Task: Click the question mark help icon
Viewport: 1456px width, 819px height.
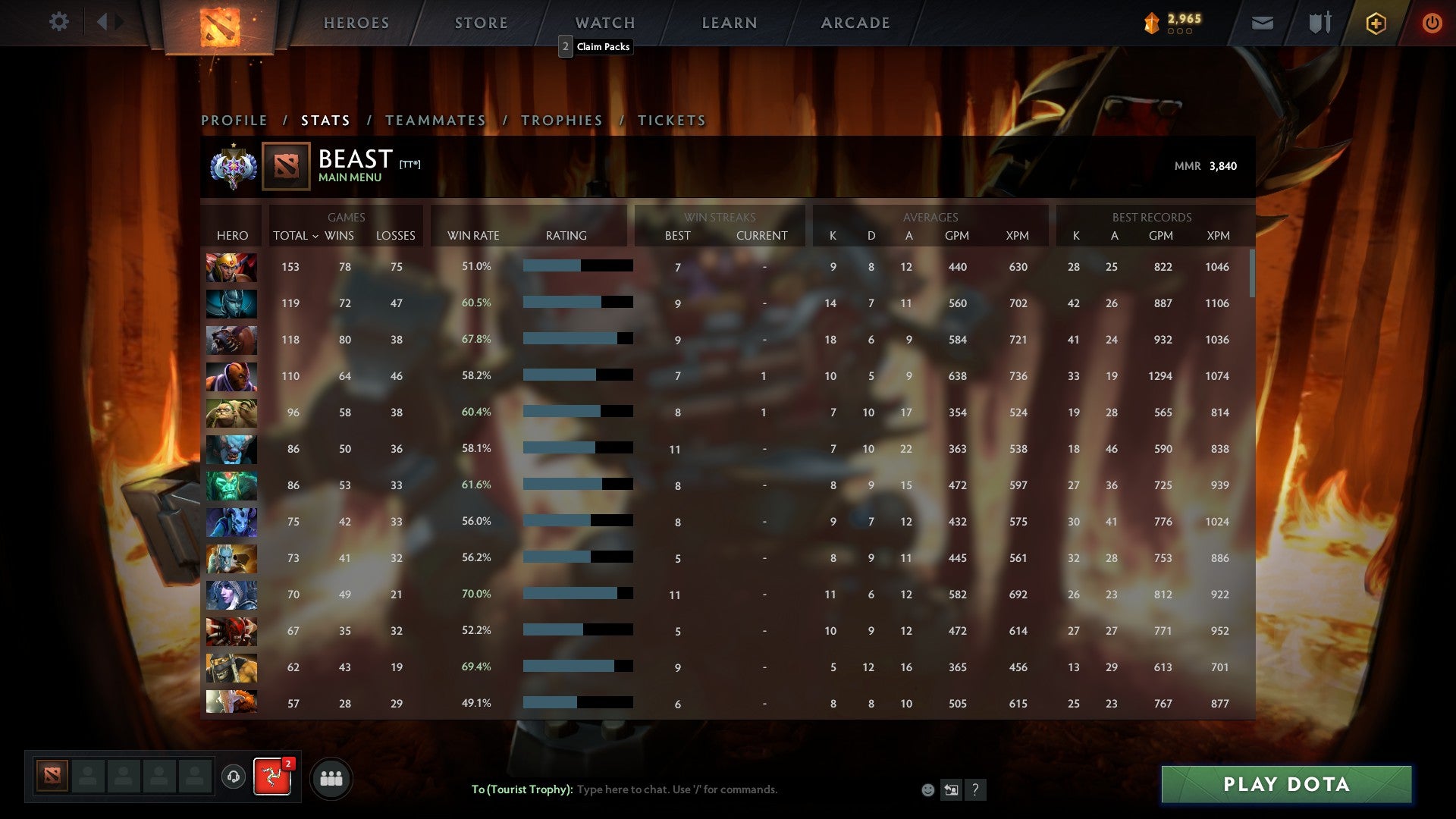Action: (976, 789)
